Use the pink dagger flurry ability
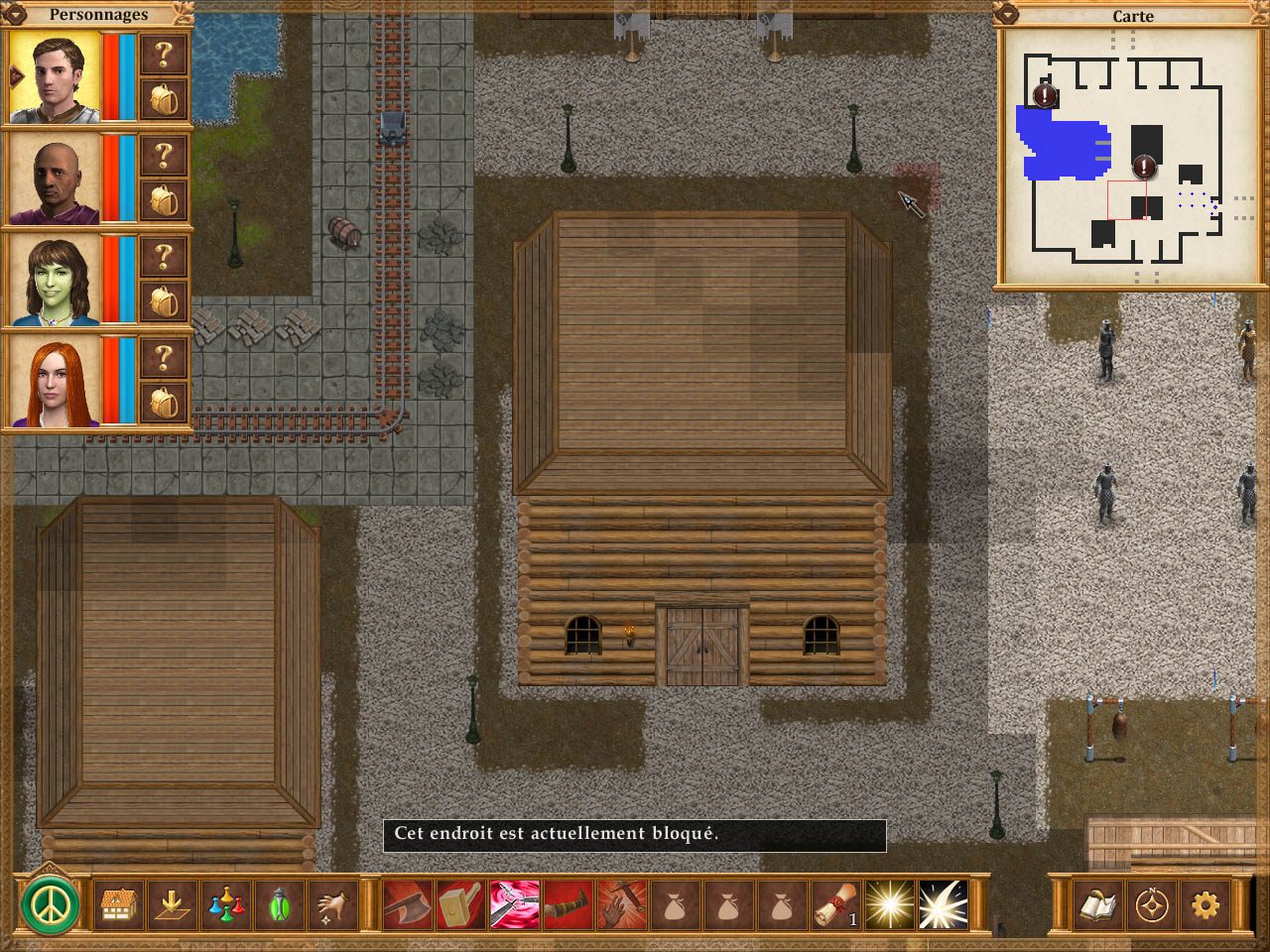This screenshot has height=952, width=1270. click(515, 904)
